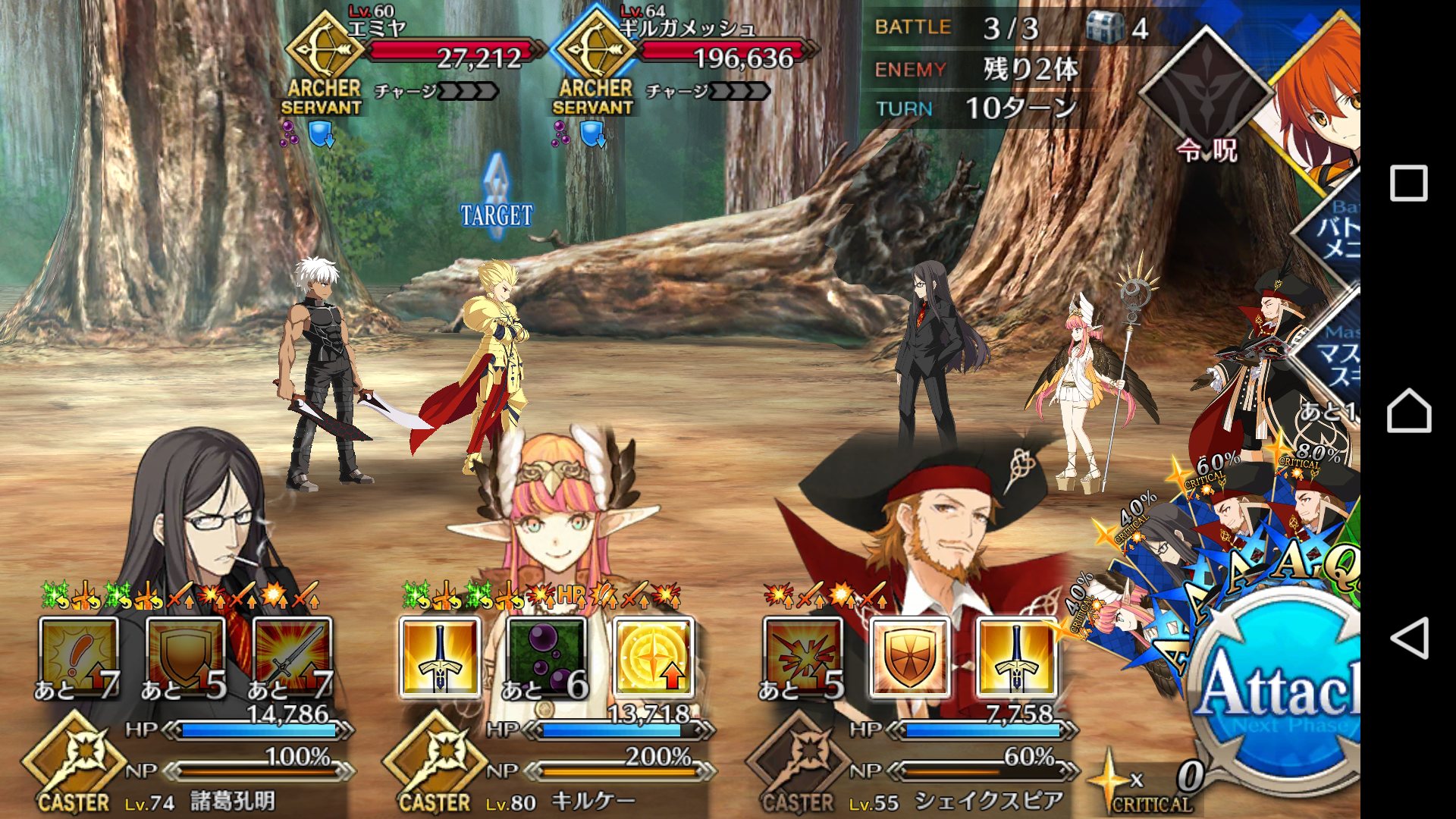
Task: Open Android recent apps square button
Action: tap(1409, 184)
